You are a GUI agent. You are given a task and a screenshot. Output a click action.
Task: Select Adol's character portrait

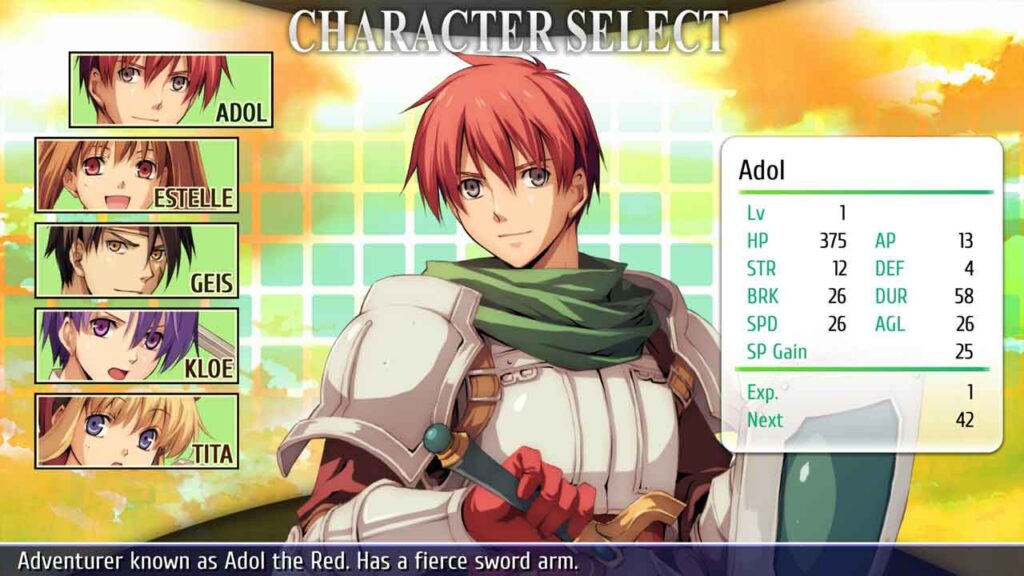click(170, 90)
